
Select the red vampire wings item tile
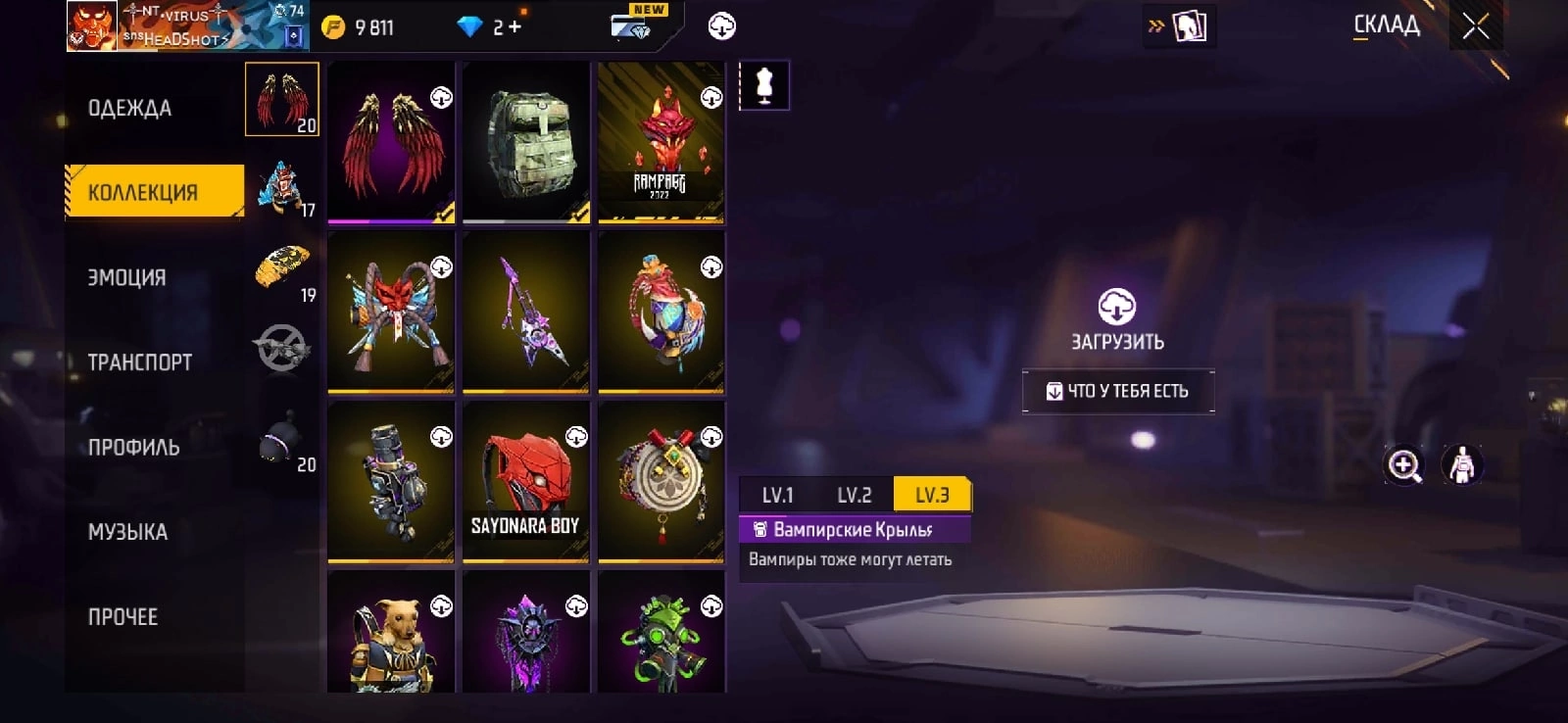(391, 142)
